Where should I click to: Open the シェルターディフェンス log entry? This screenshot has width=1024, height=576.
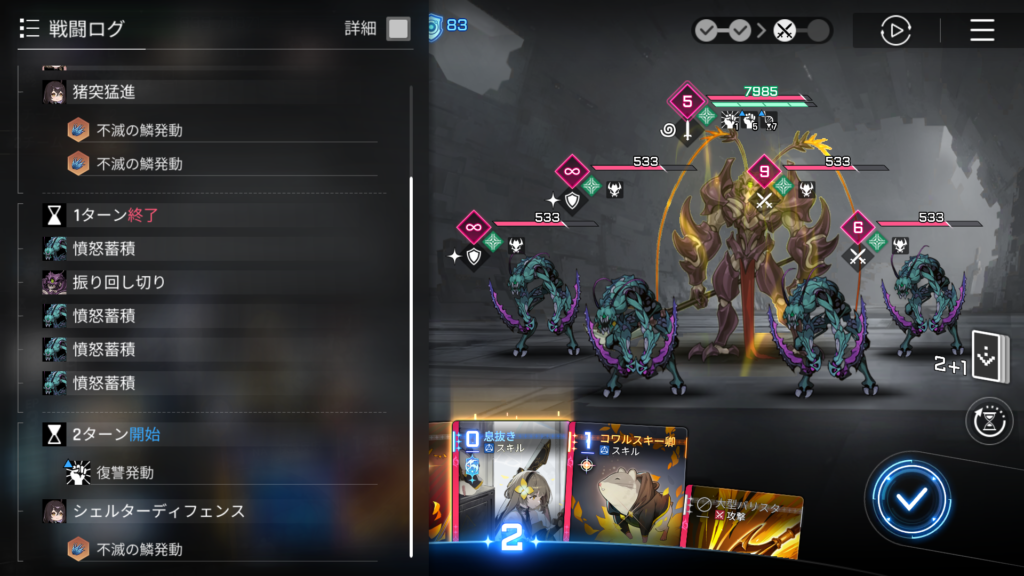159,511
